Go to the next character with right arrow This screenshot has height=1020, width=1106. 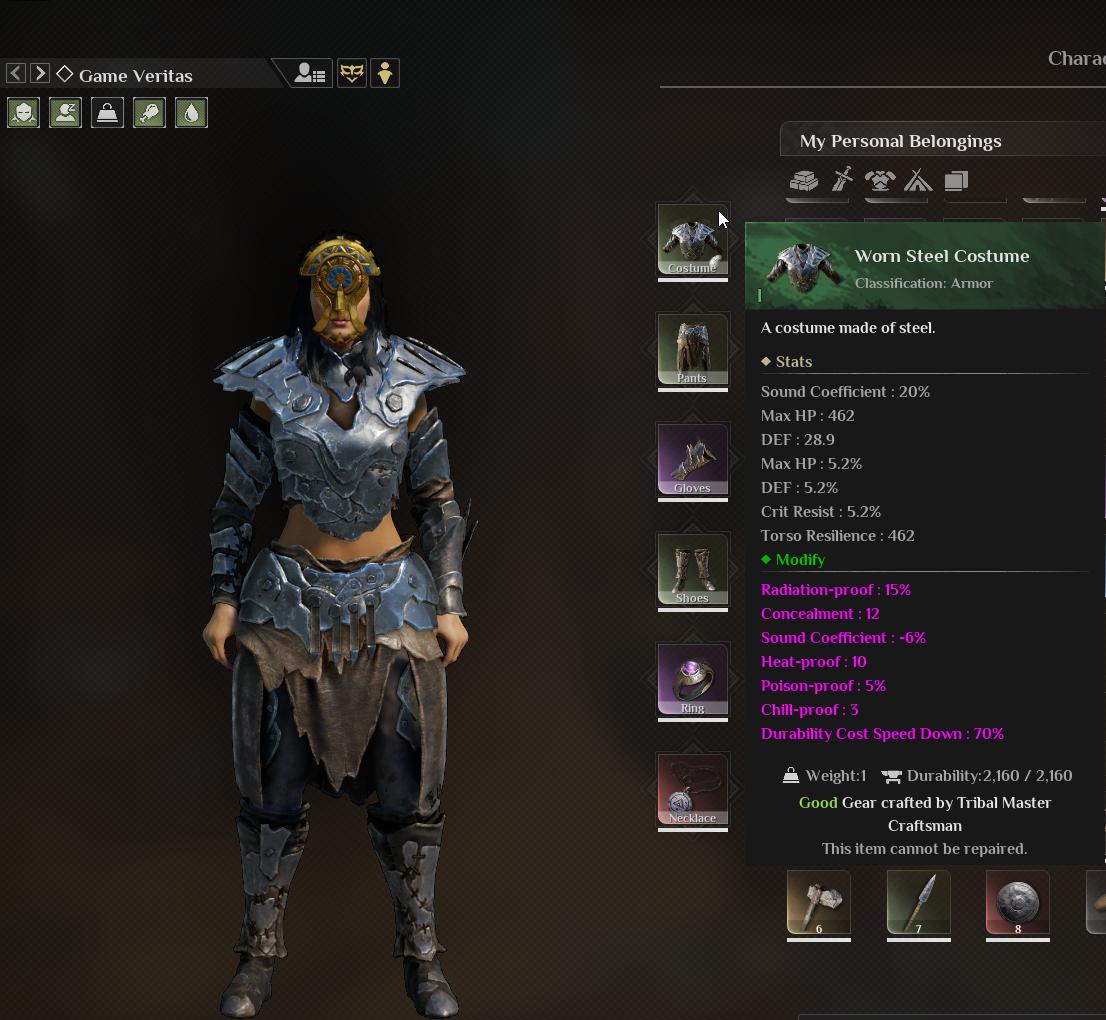40,73
